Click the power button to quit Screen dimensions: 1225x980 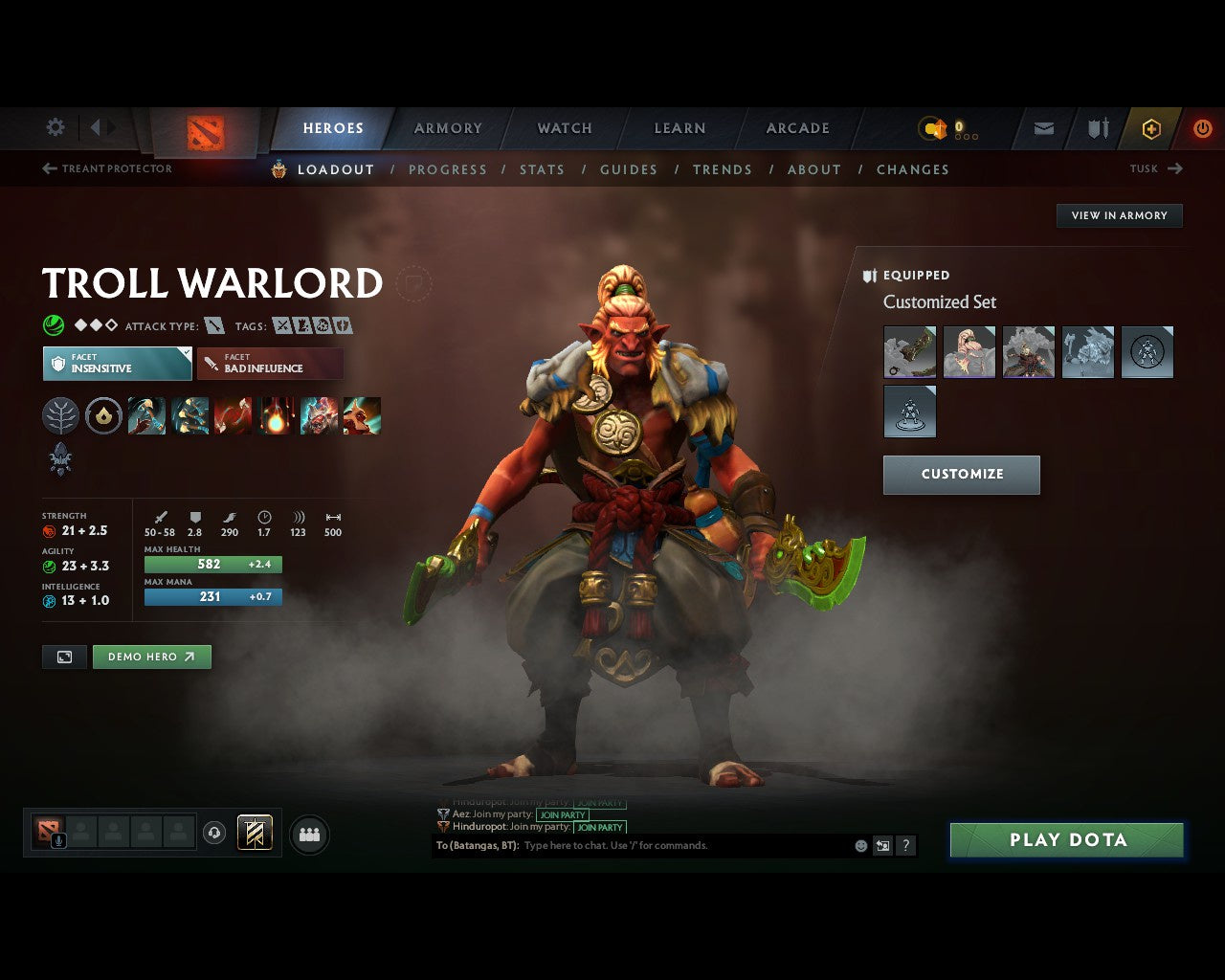(1203, 128)
